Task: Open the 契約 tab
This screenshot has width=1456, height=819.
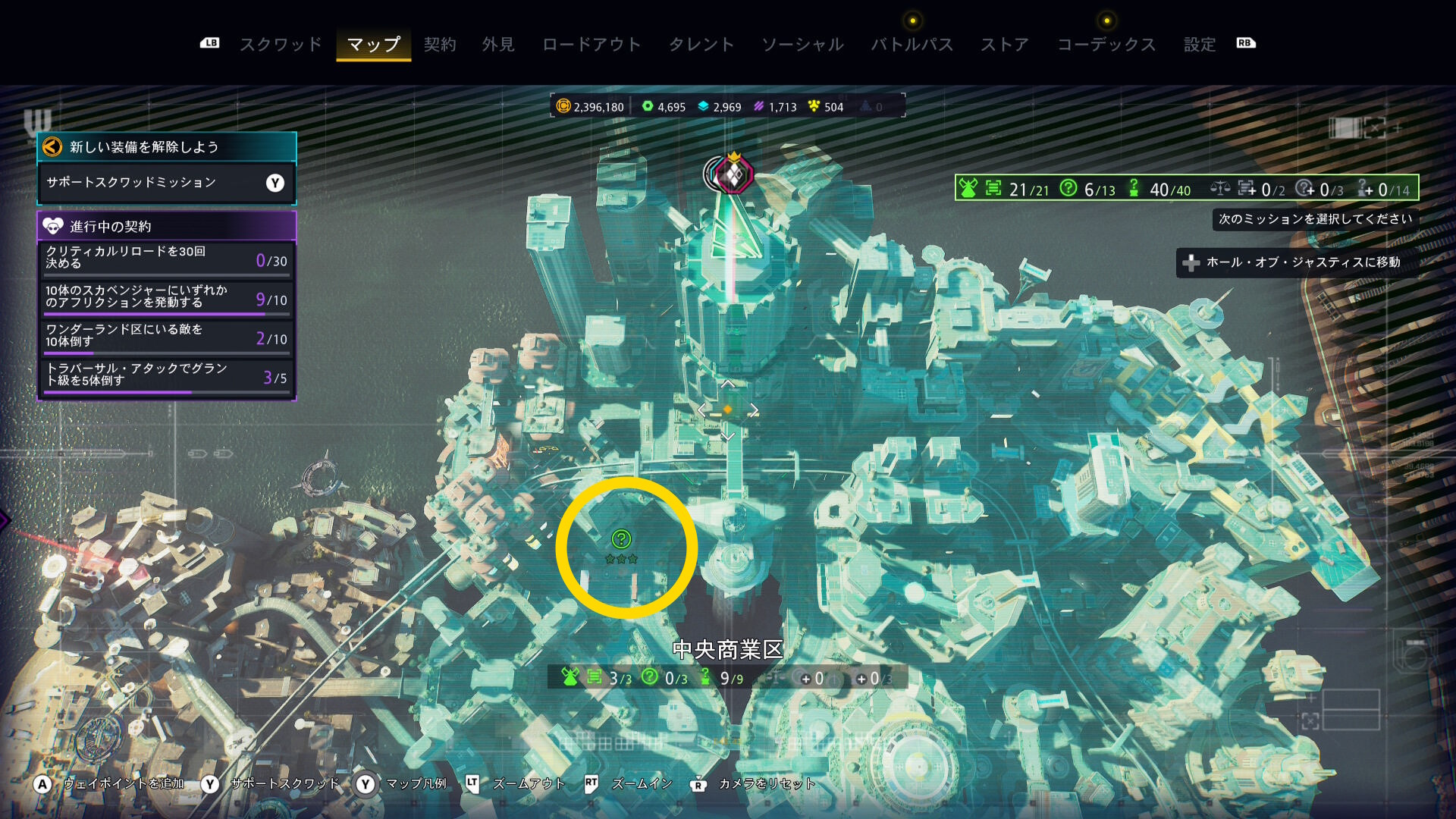Action: click(x=440, y=45)
